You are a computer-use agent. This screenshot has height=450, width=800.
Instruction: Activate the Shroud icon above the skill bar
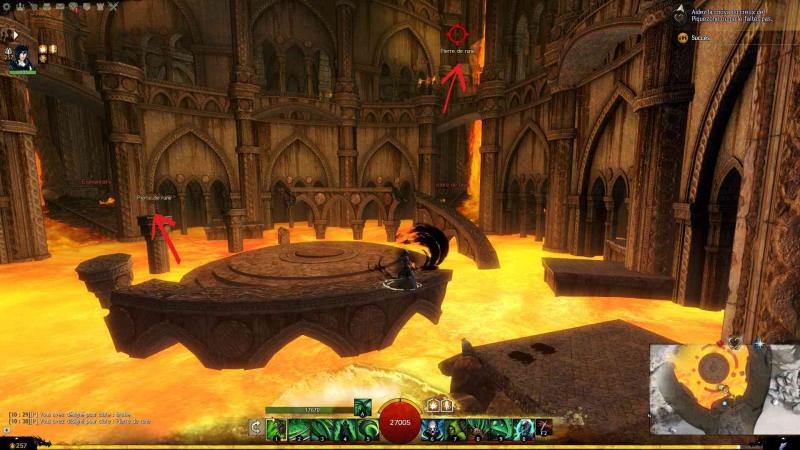360,404
